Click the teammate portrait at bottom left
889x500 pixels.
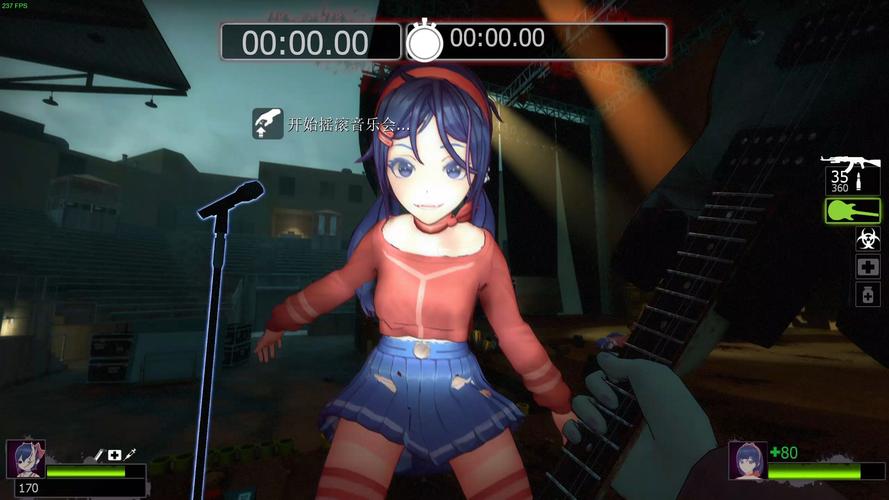(x=25, y=459)
